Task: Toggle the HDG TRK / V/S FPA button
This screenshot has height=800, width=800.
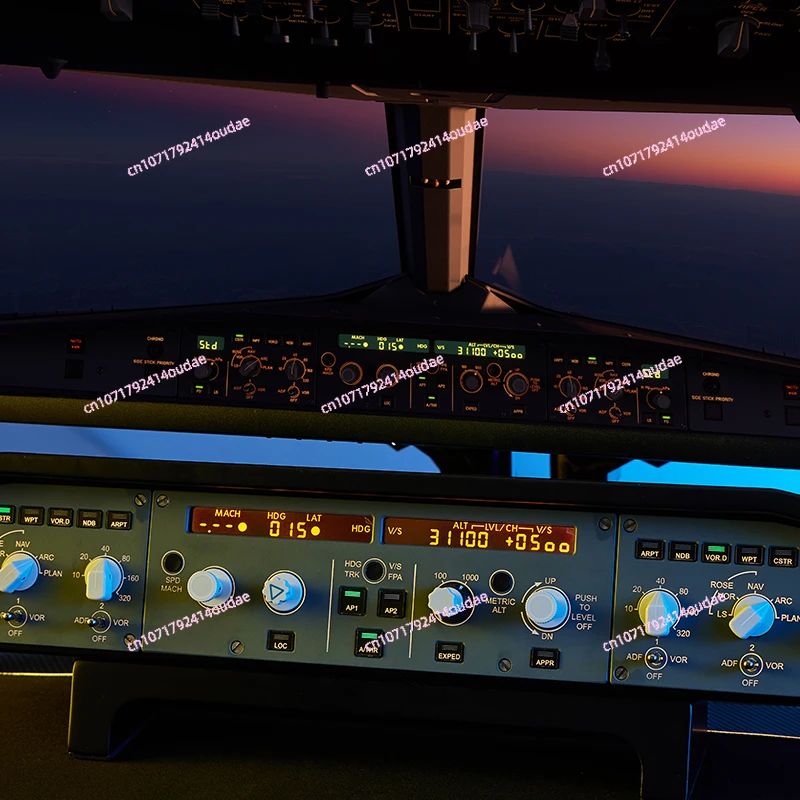Action: [374, 571]
